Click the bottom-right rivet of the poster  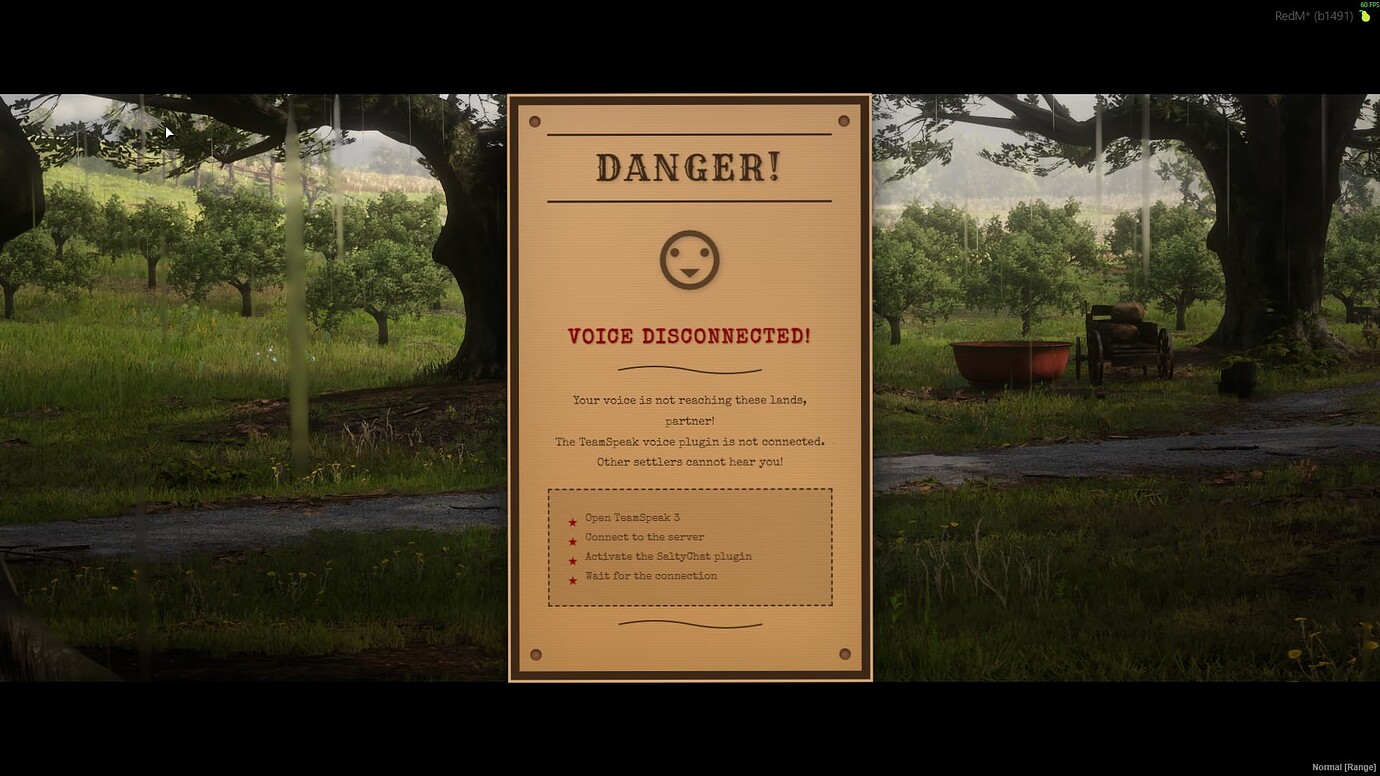coord(843,653)
